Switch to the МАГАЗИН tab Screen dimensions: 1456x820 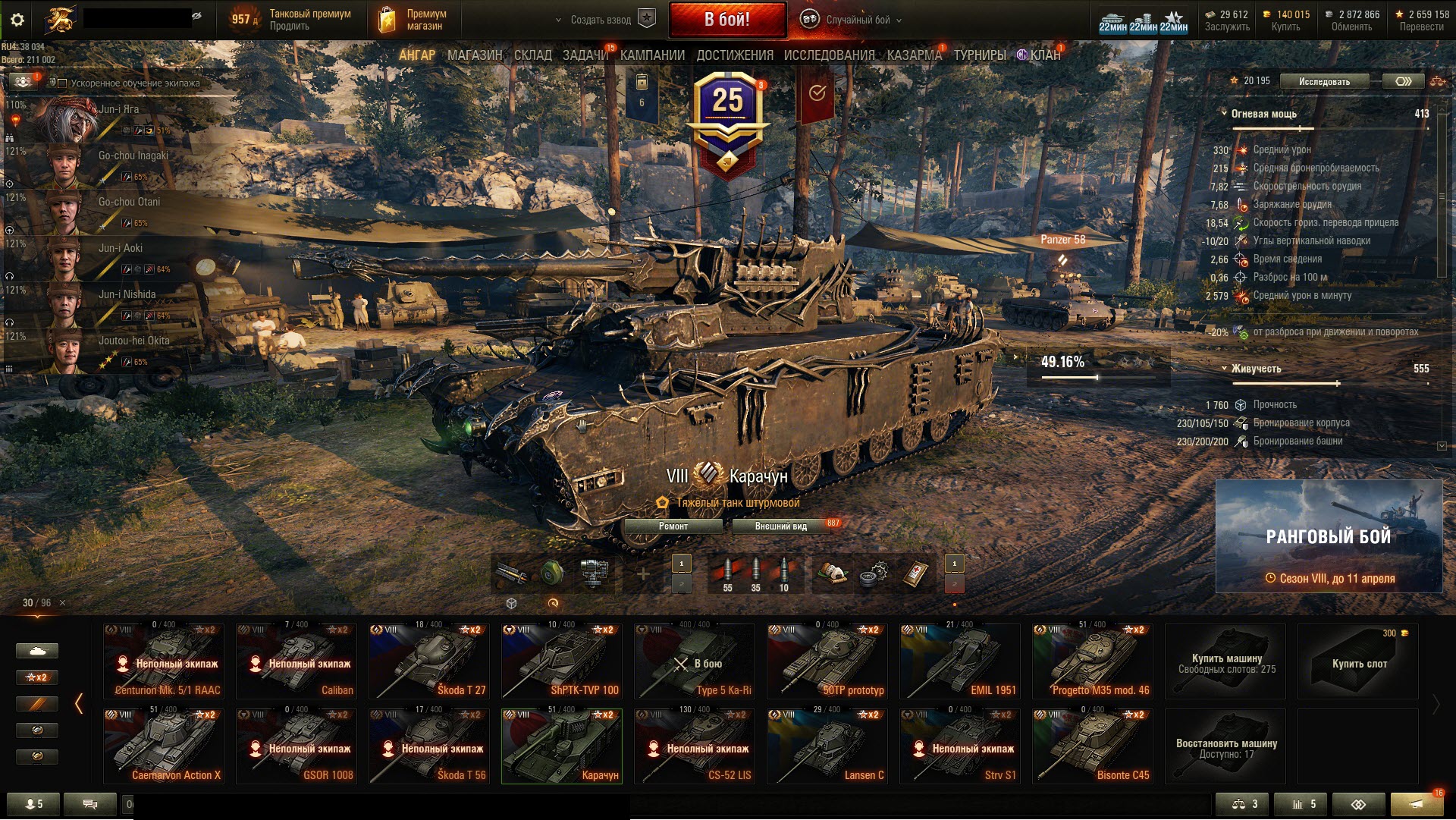pos(475,55)
